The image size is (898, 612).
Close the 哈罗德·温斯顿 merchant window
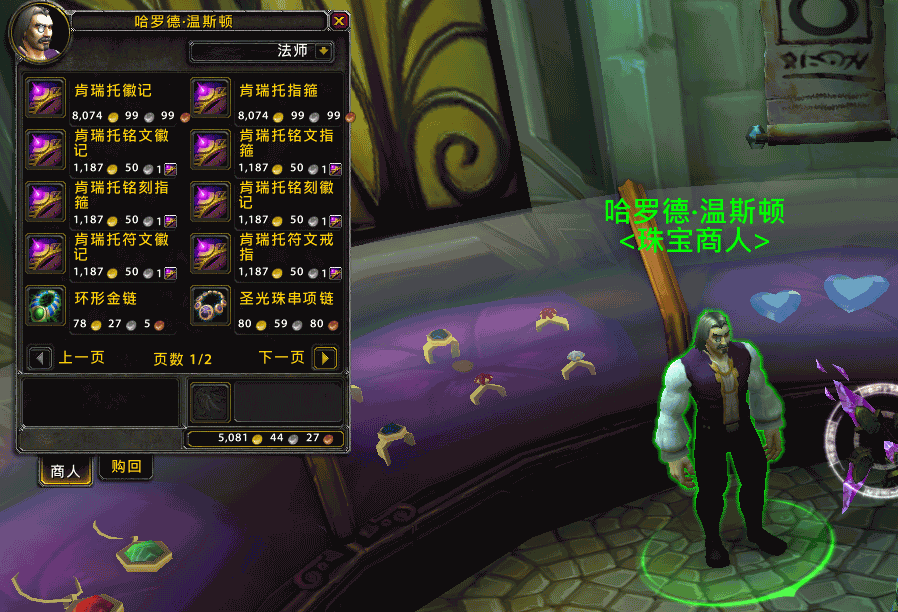coord(339,20)
